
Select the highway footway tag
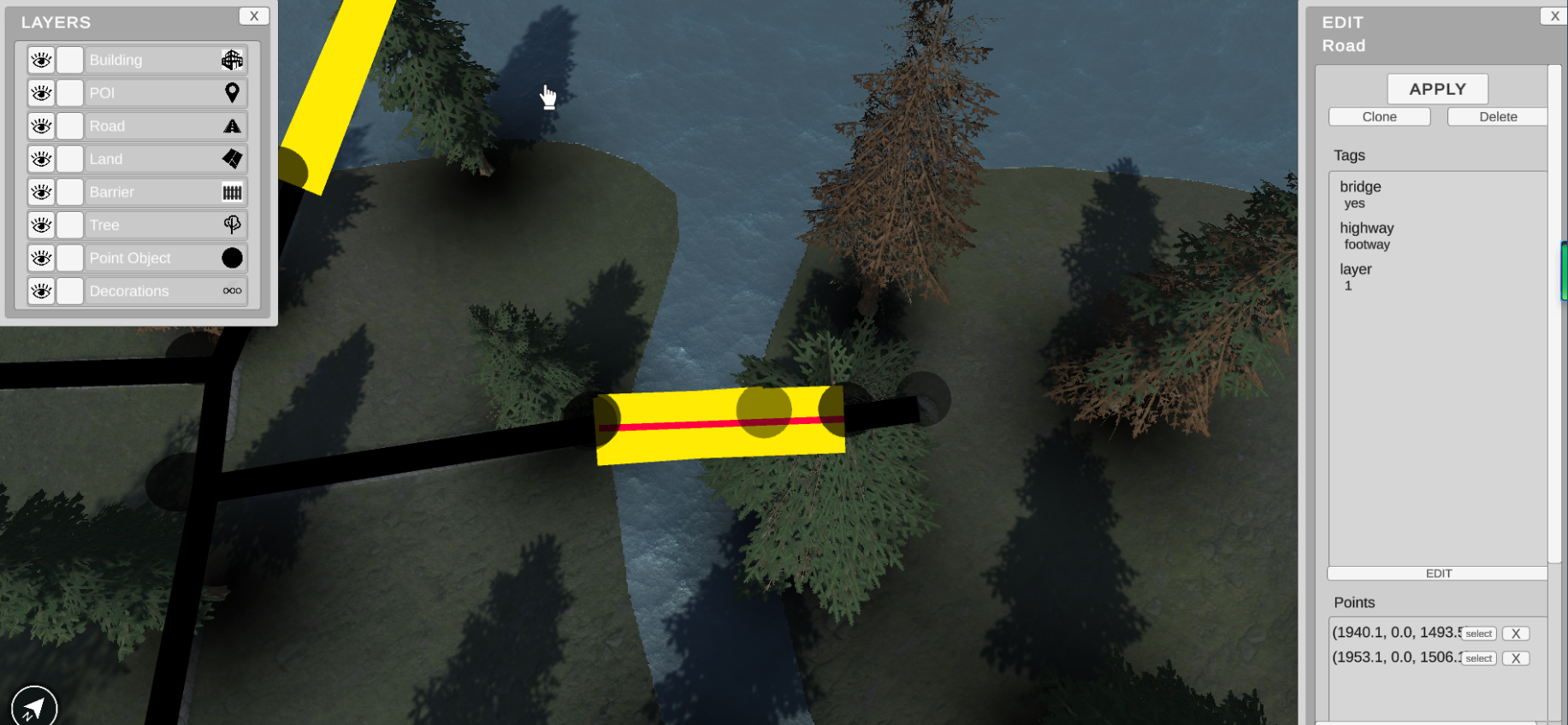tap(1367, 236)
